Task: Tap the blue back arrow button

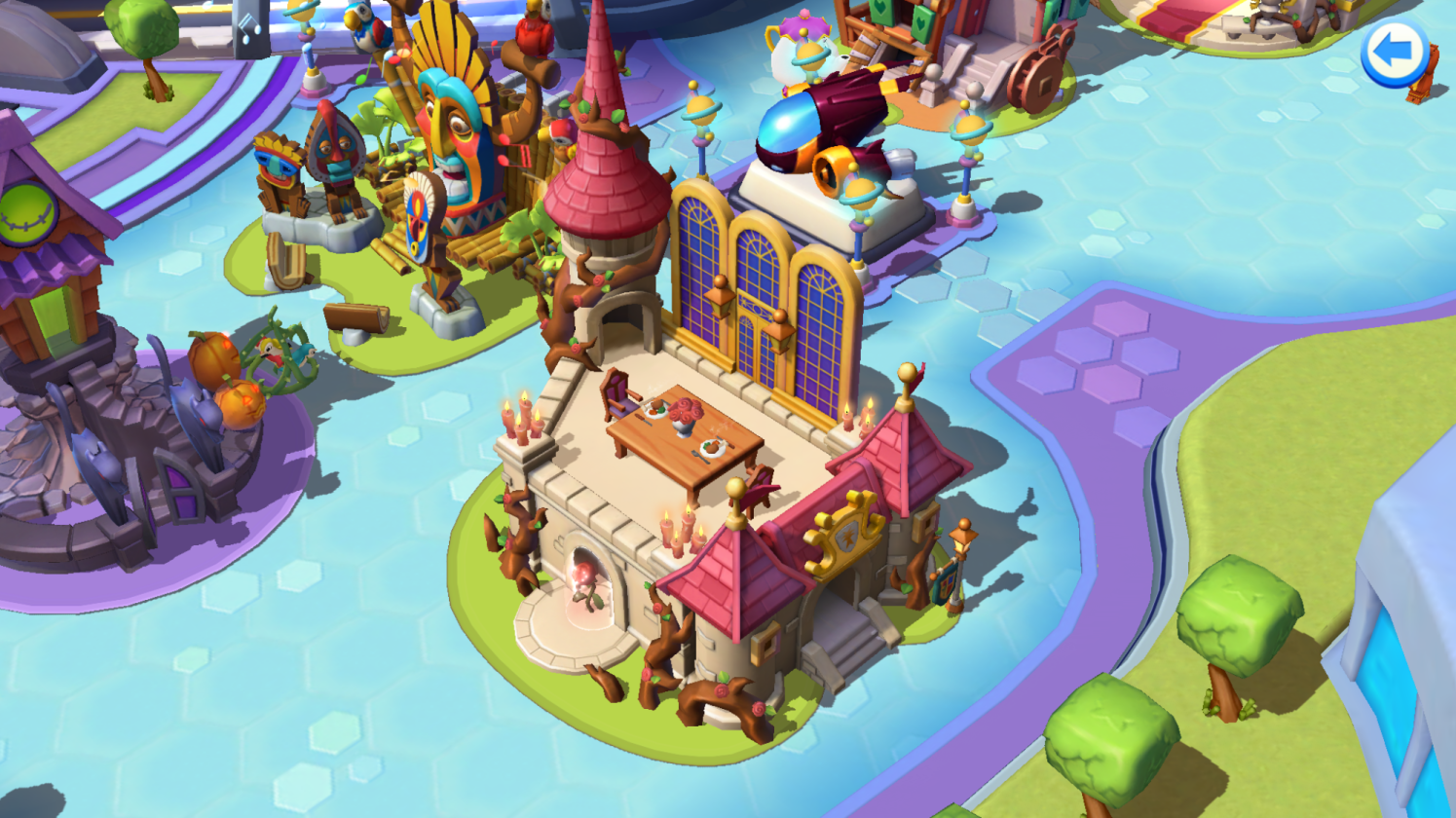Action: point(1394,54)
